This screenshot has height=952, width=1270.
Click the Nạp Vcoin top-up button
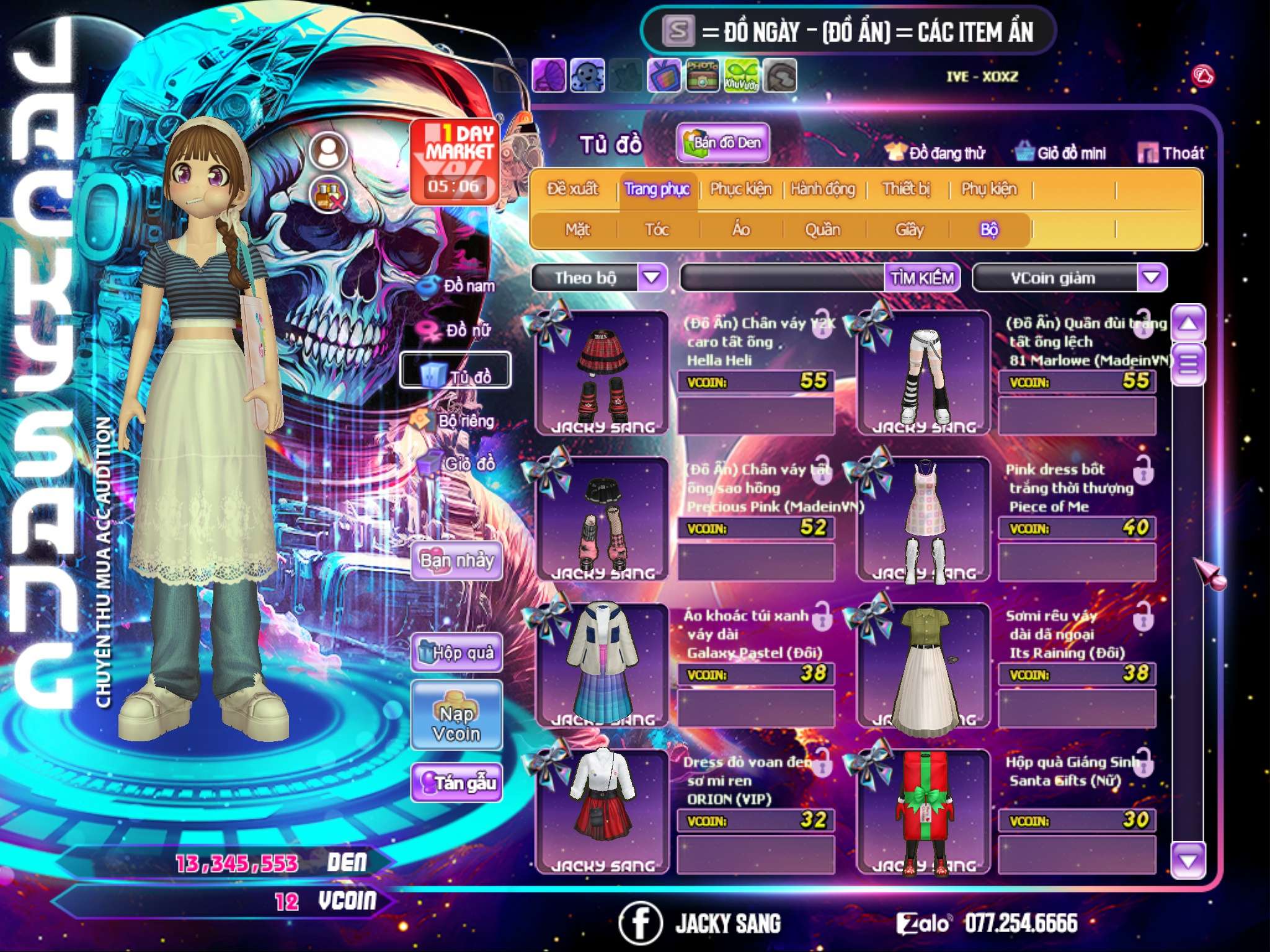click(x=456, y=715)
